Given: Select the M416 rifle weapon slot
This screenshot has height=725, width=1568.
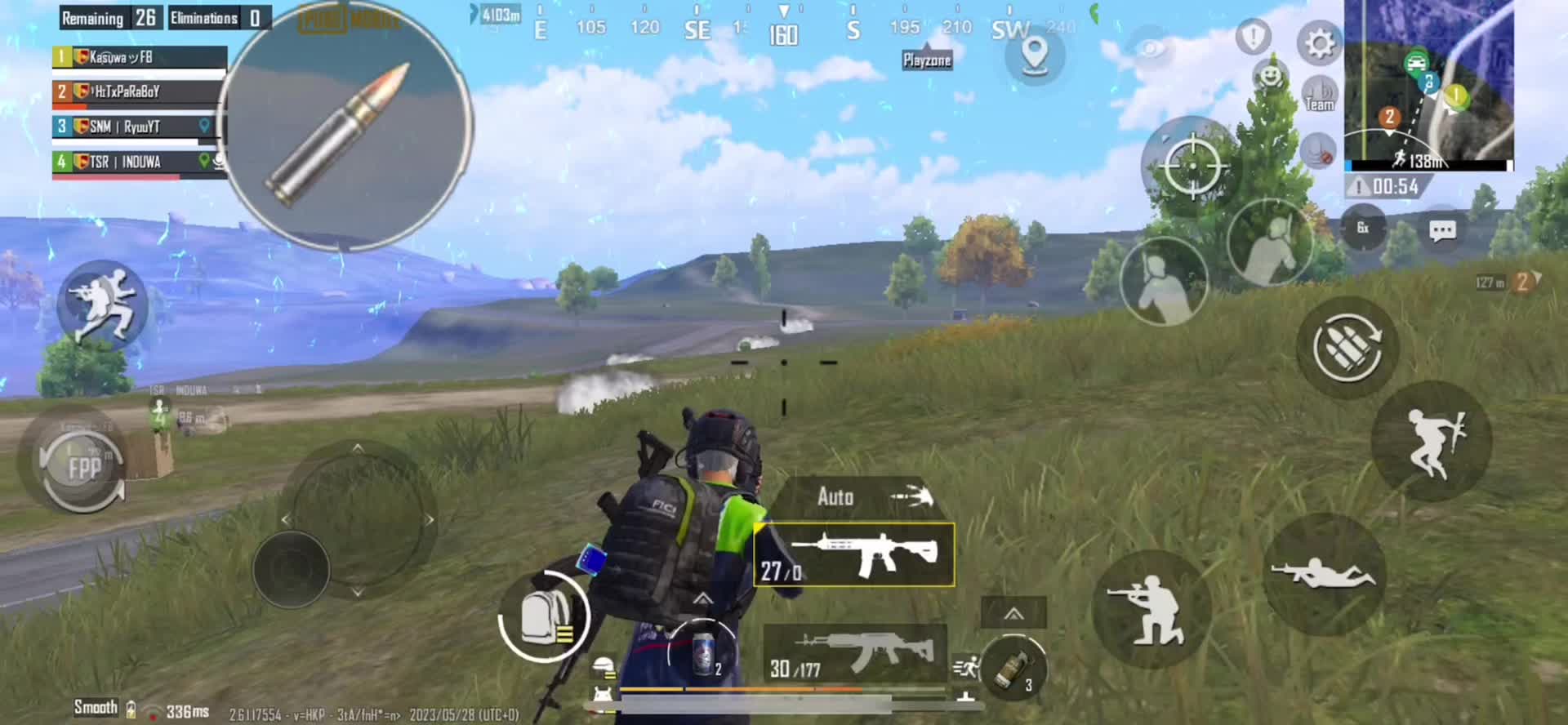Looking at the screenshot, I should [854, 555].
